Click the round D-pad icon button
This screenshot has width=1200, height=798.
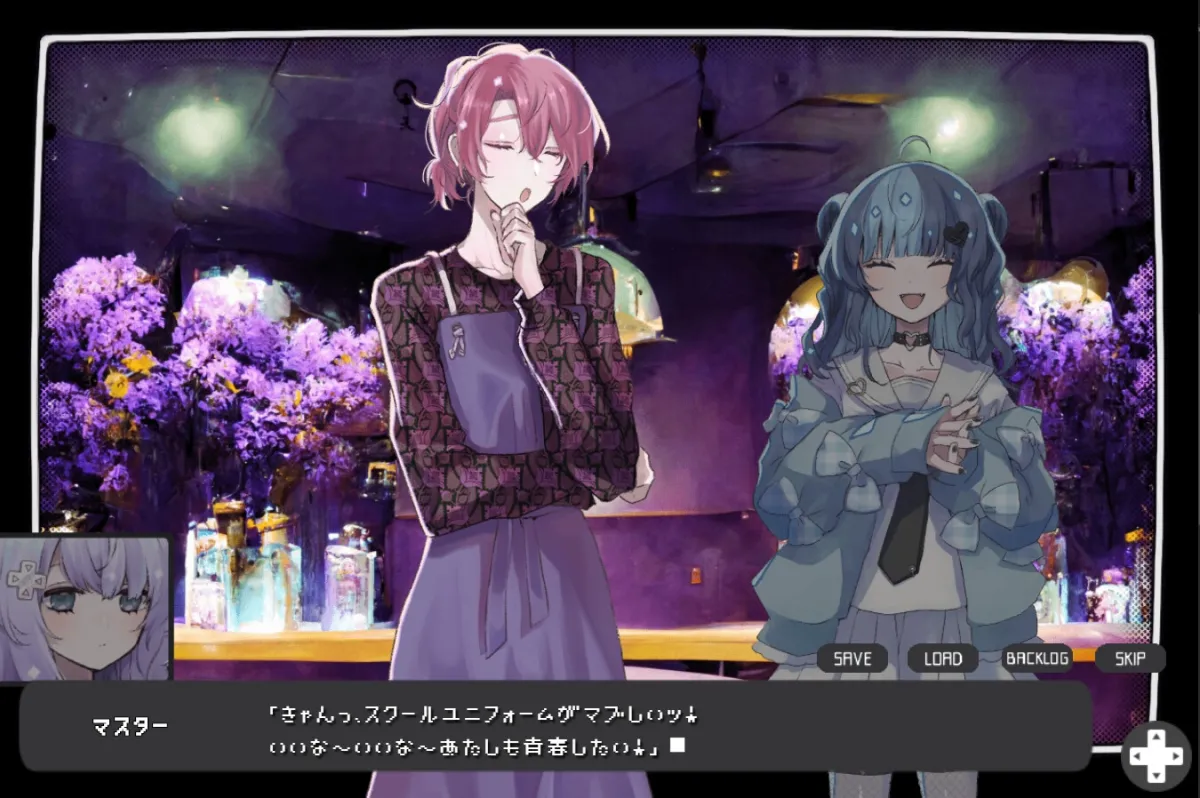[x=1154, y=755]
